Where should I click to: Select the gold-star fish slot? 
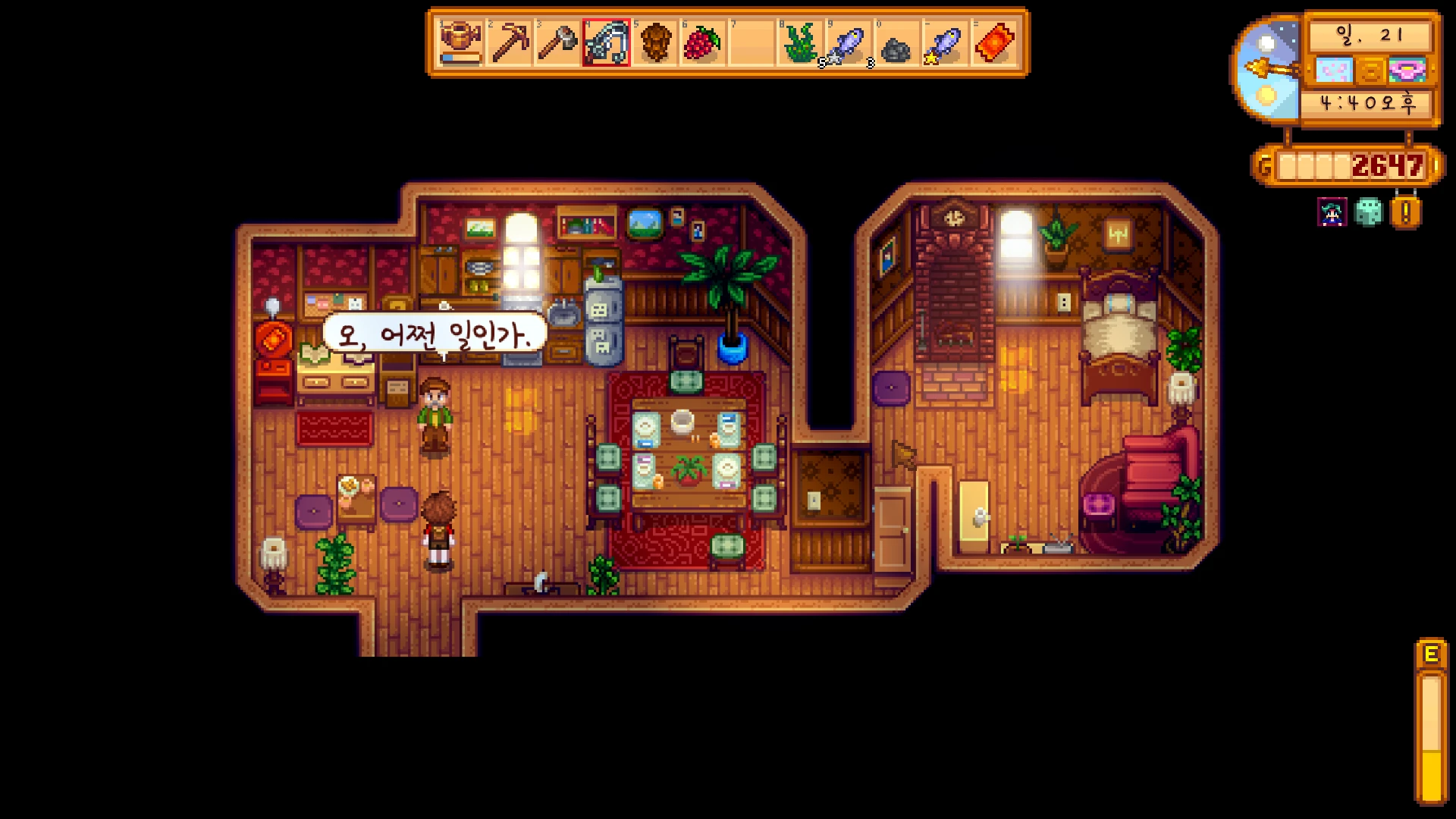945,43
